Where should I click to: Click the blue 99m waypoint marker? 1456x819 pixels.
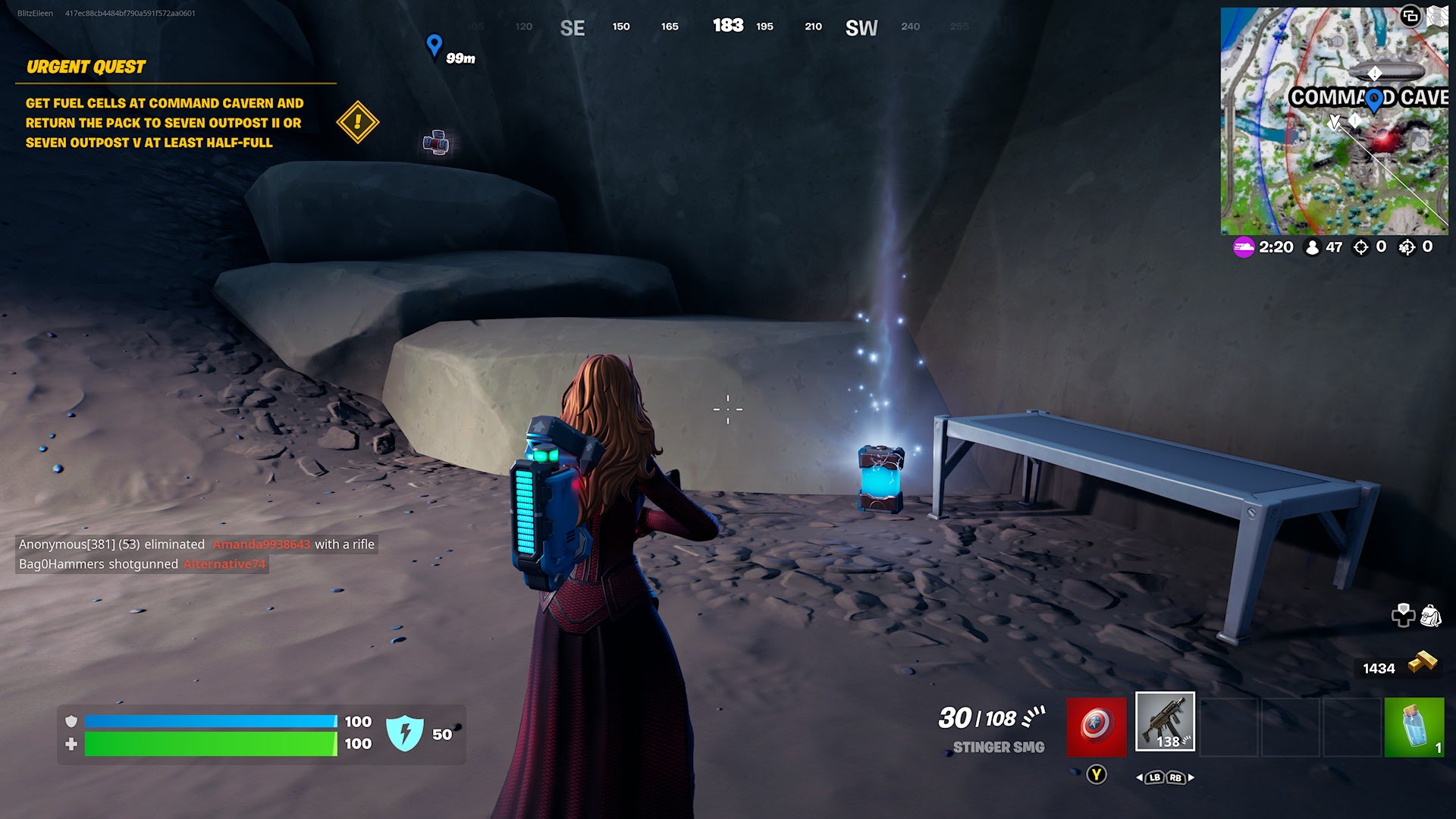[x=434, y=44]
